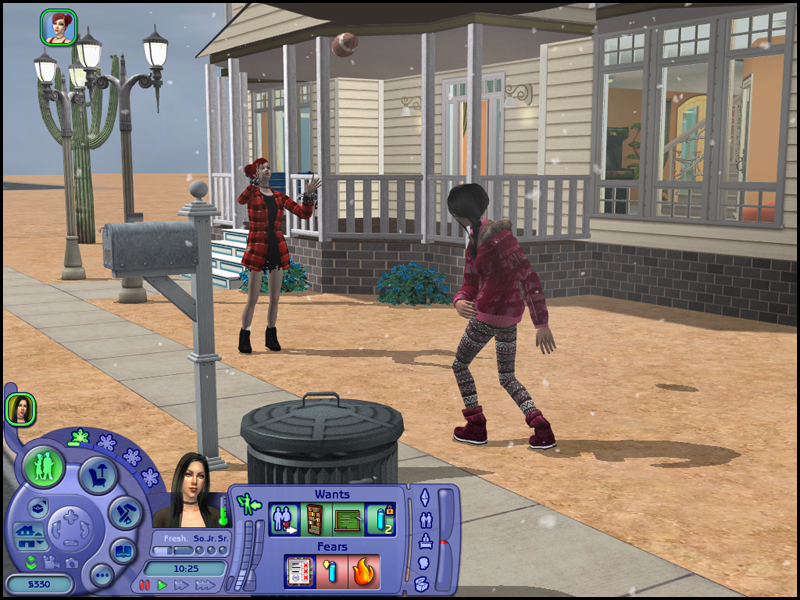Select the black-haired Sim portrait thumbnail
The width and height of the screenshot is (800, 600).
pos(20,408)
